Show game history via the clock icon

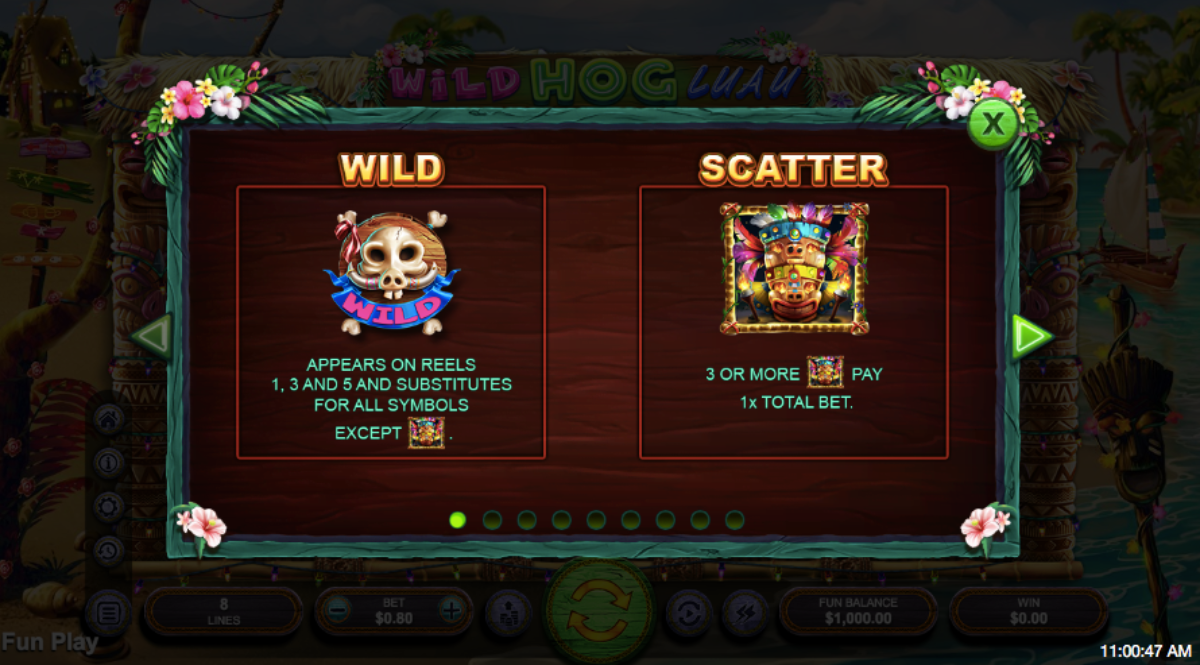coord(108,550)
